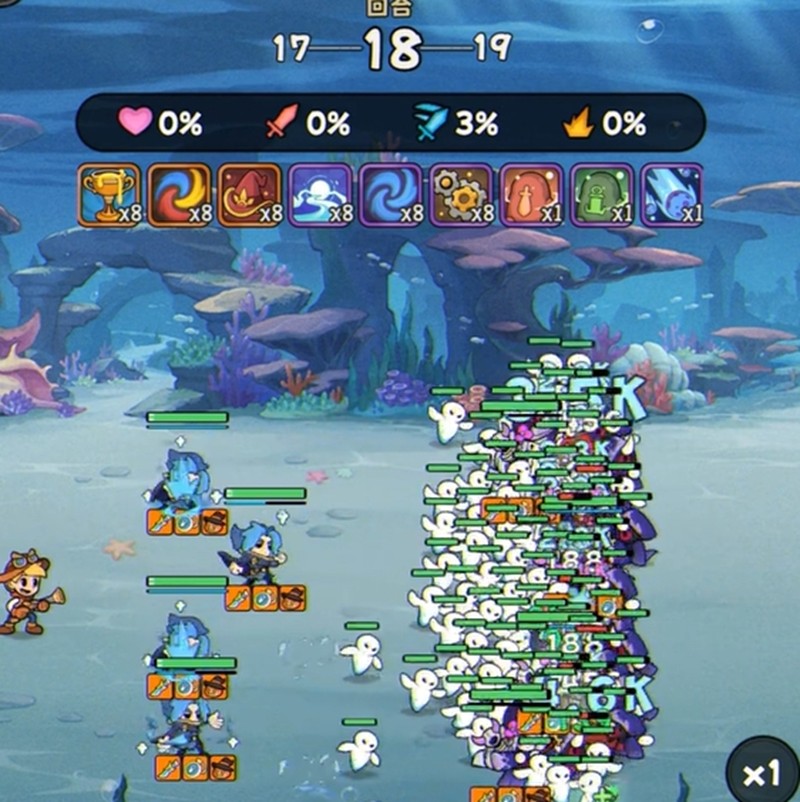Choose the red wizard hat icon
Screen dimensions: 800x802
pyautogui.click(x=249, y=196)
